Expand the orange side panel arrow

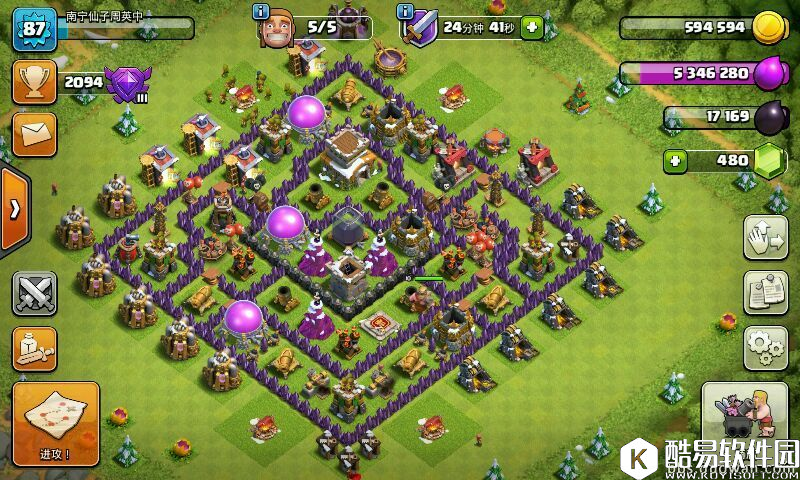[14, 209]
